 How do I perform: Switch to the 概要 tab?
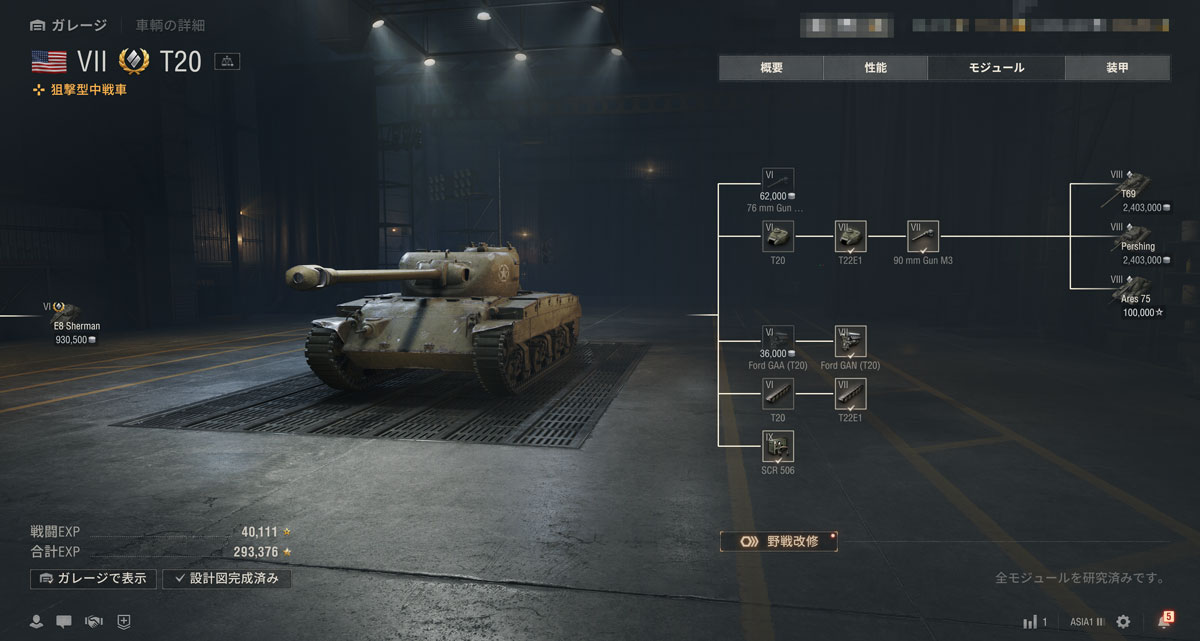click(771, 68)
